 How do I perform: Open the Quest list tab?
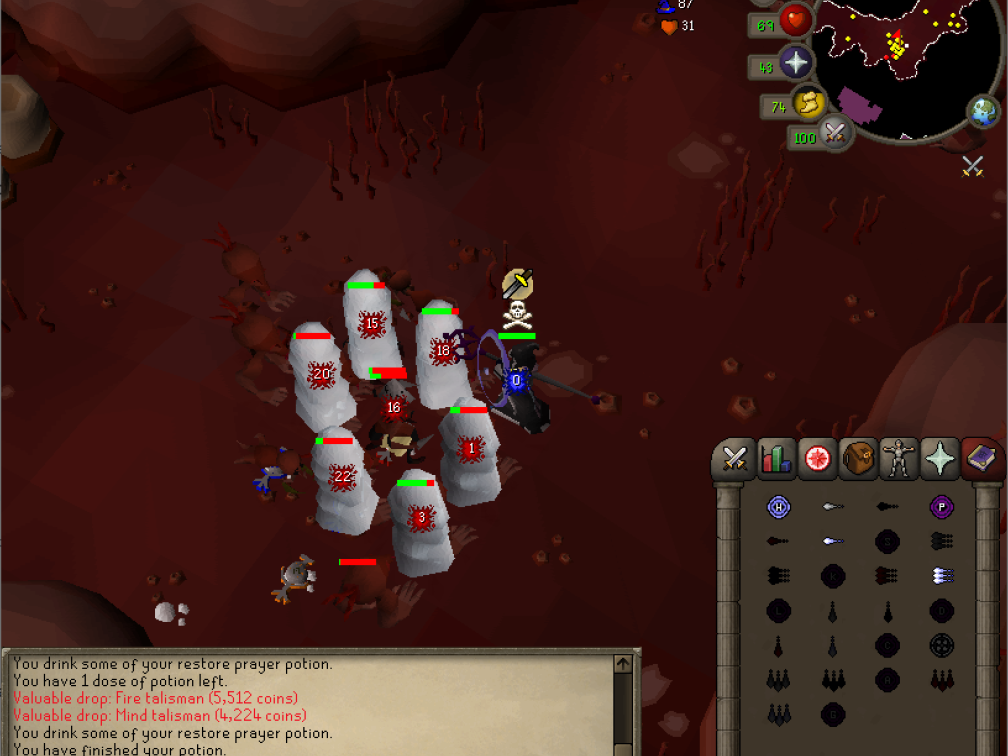[817, 459]
